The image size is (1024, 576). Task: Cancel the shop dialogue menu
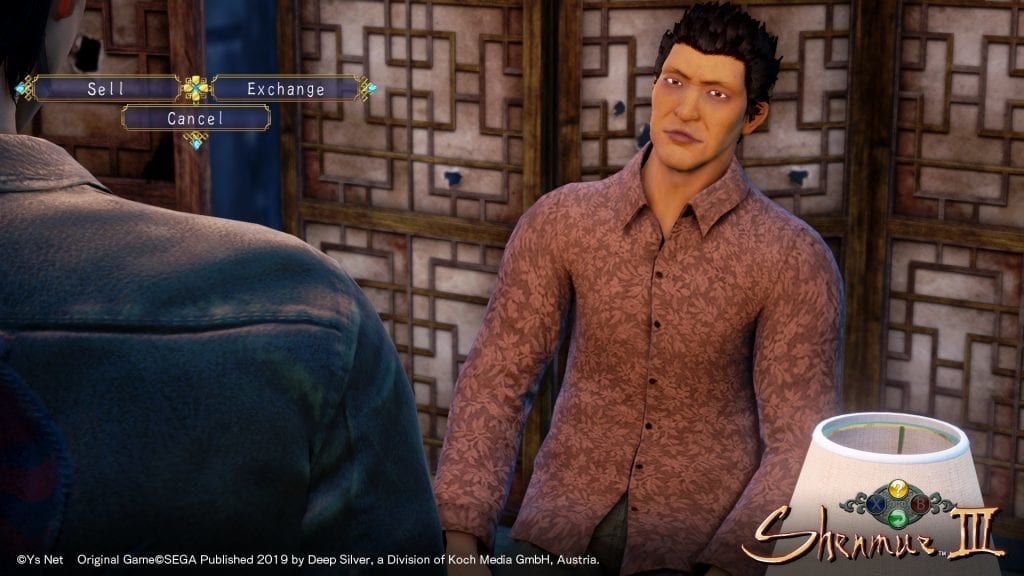tap(196, 118)
